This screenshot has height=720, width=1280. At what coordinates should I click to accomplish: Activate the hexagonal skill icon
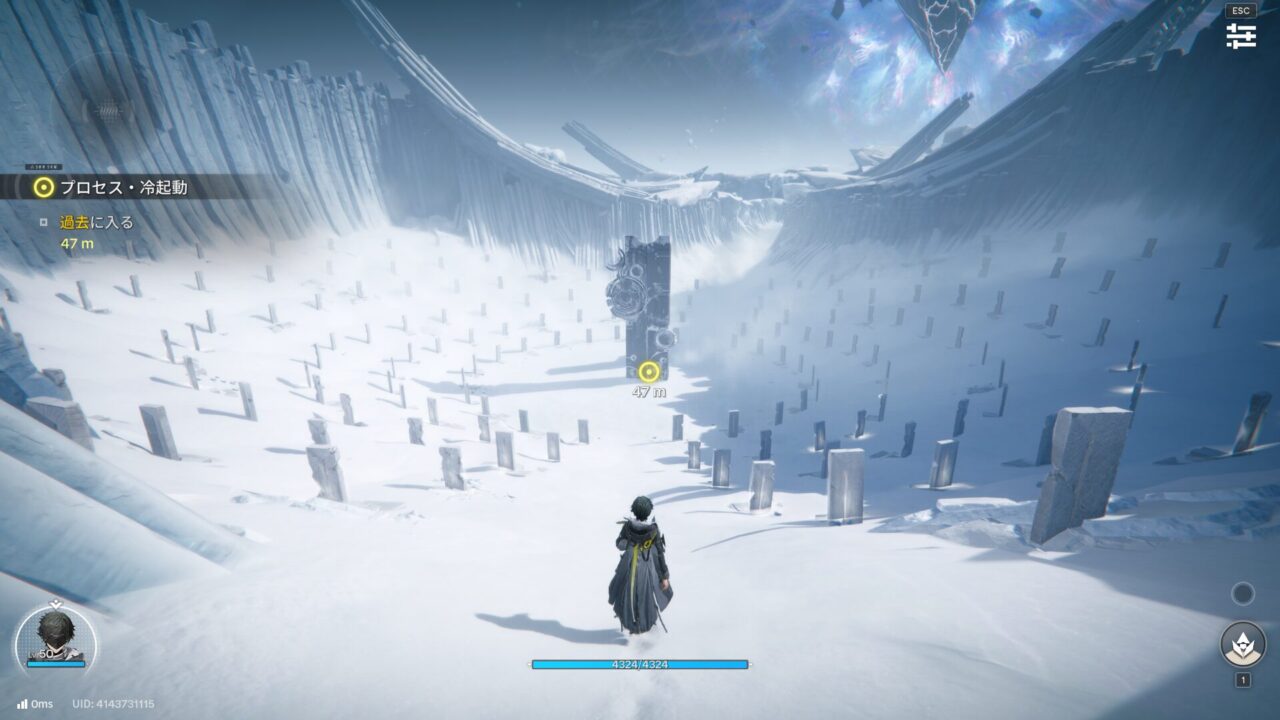point(1243,644)
